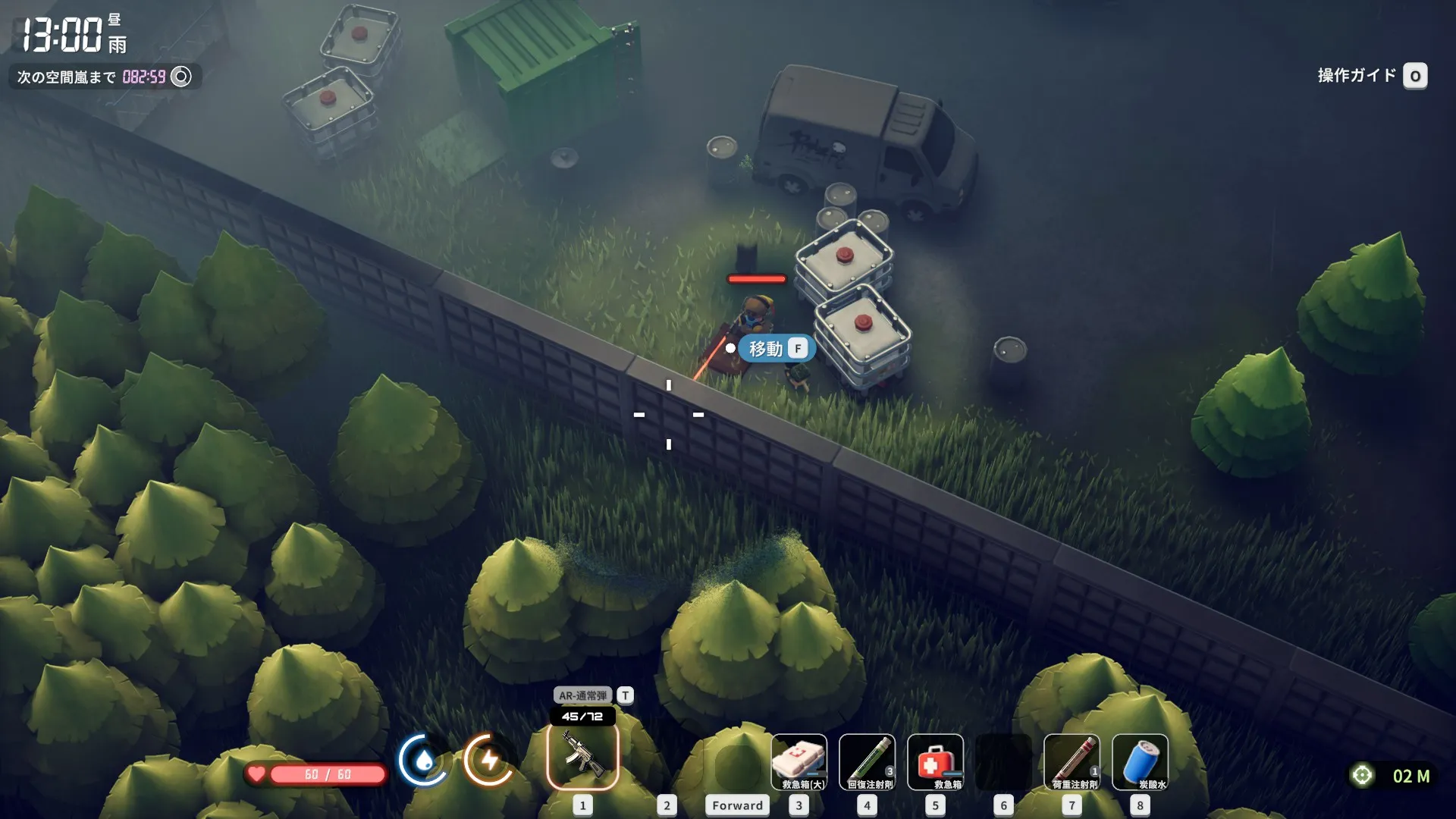Use the red first aid kit (救急箱)

tap(935, 761)
